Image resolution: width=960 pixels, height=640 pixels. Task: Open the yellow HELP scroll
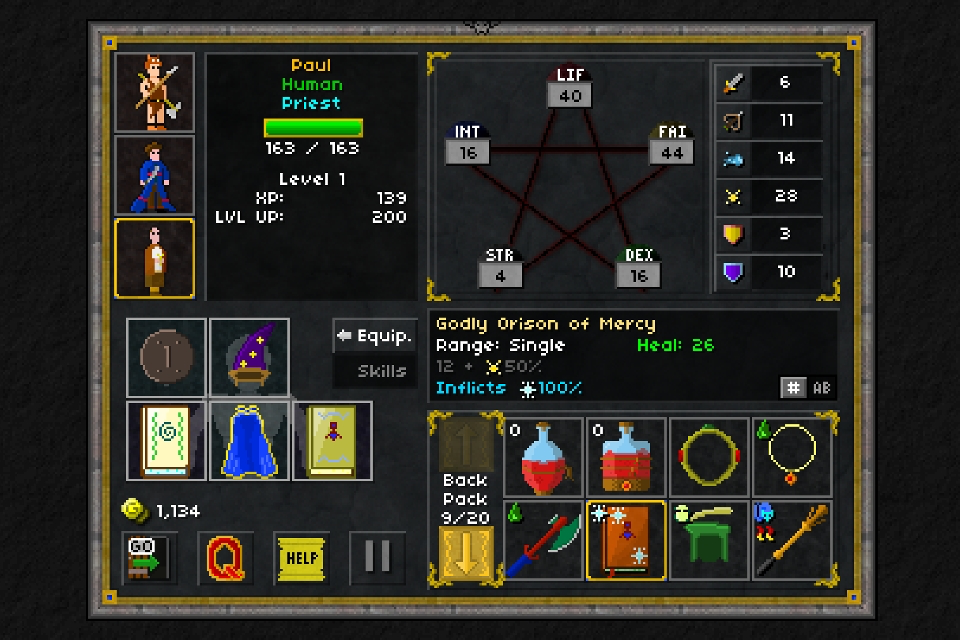[301, 558]
